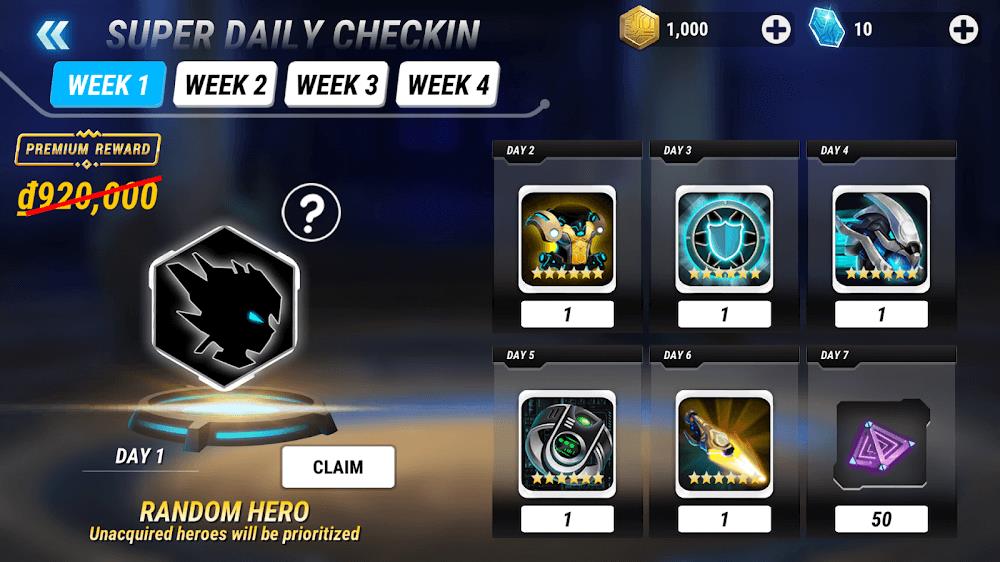Go back with the double-arrow button

click(53, 35)
